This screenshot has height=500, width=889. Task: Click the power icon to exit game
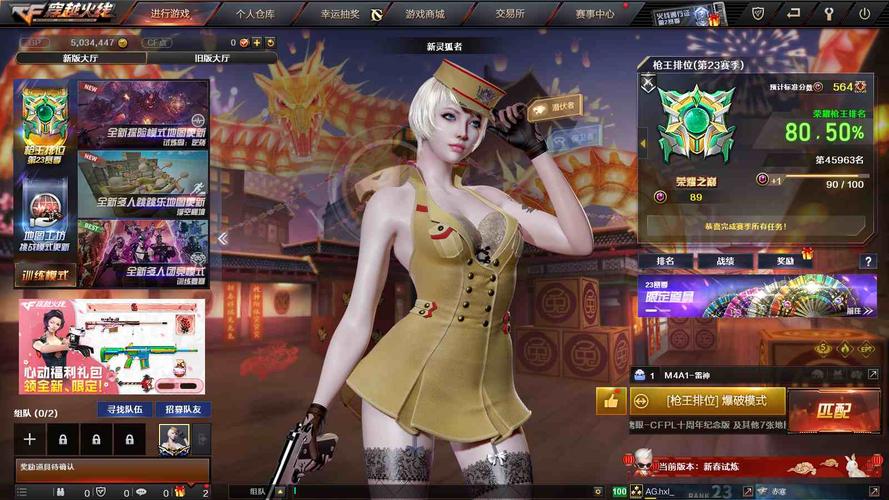(x=864, y=14)
